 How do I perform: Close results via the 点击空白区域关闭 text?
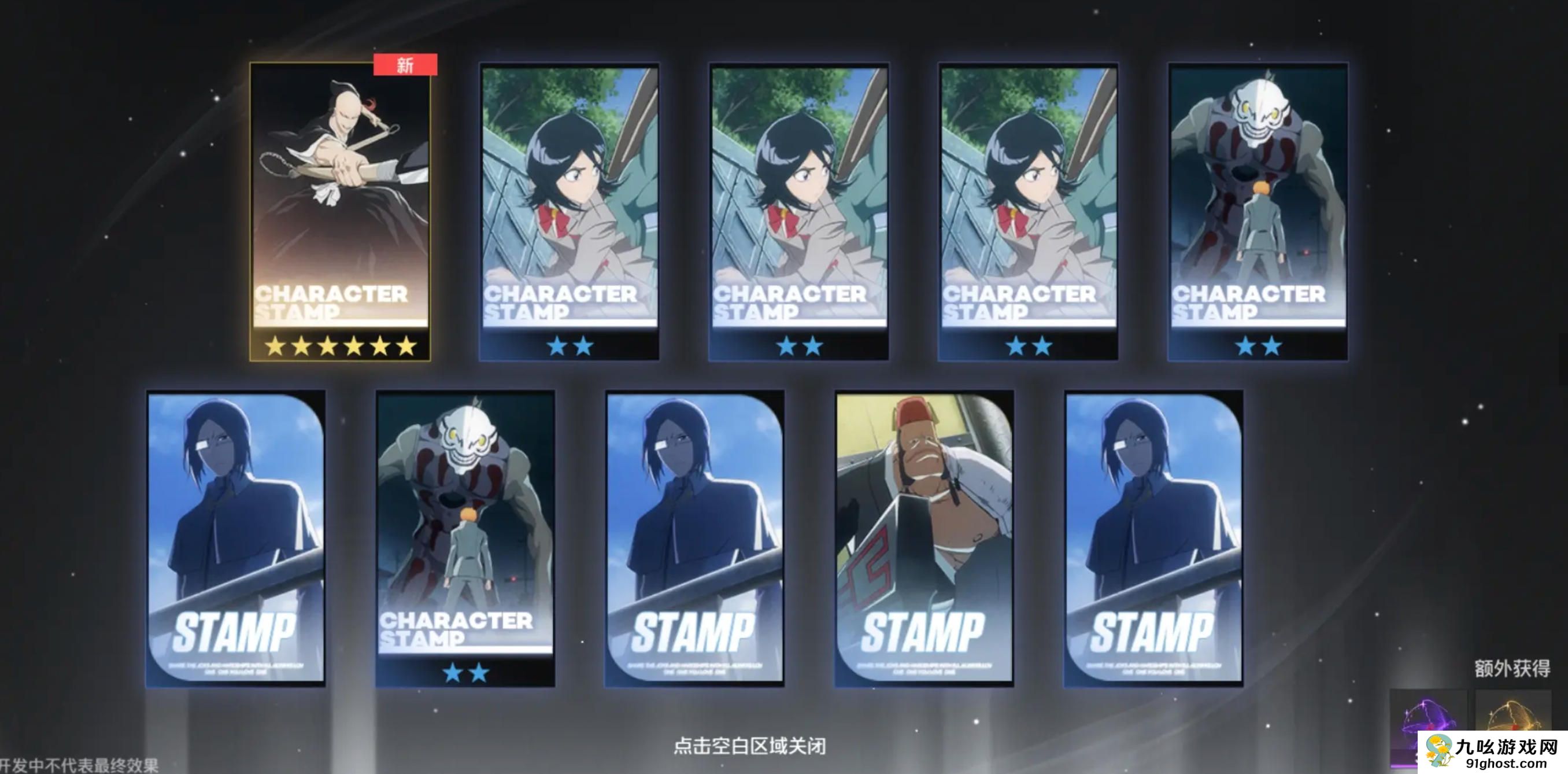(749, 746)
